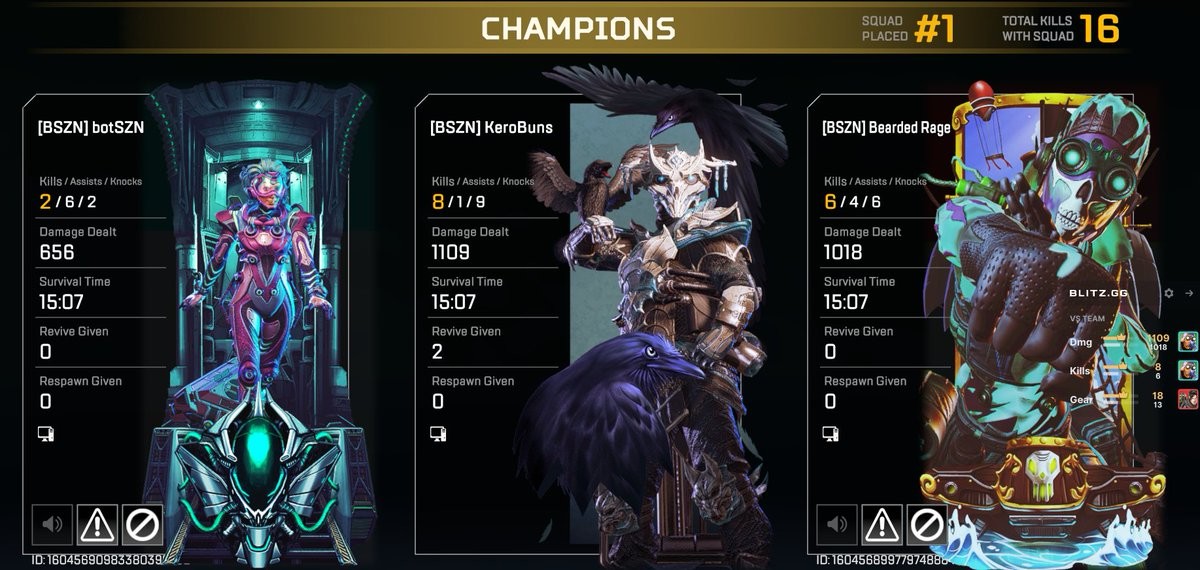Select the [BSZN] KeroBuns player card
This screenshot has width=1200, height=570.
click(490, 128)
